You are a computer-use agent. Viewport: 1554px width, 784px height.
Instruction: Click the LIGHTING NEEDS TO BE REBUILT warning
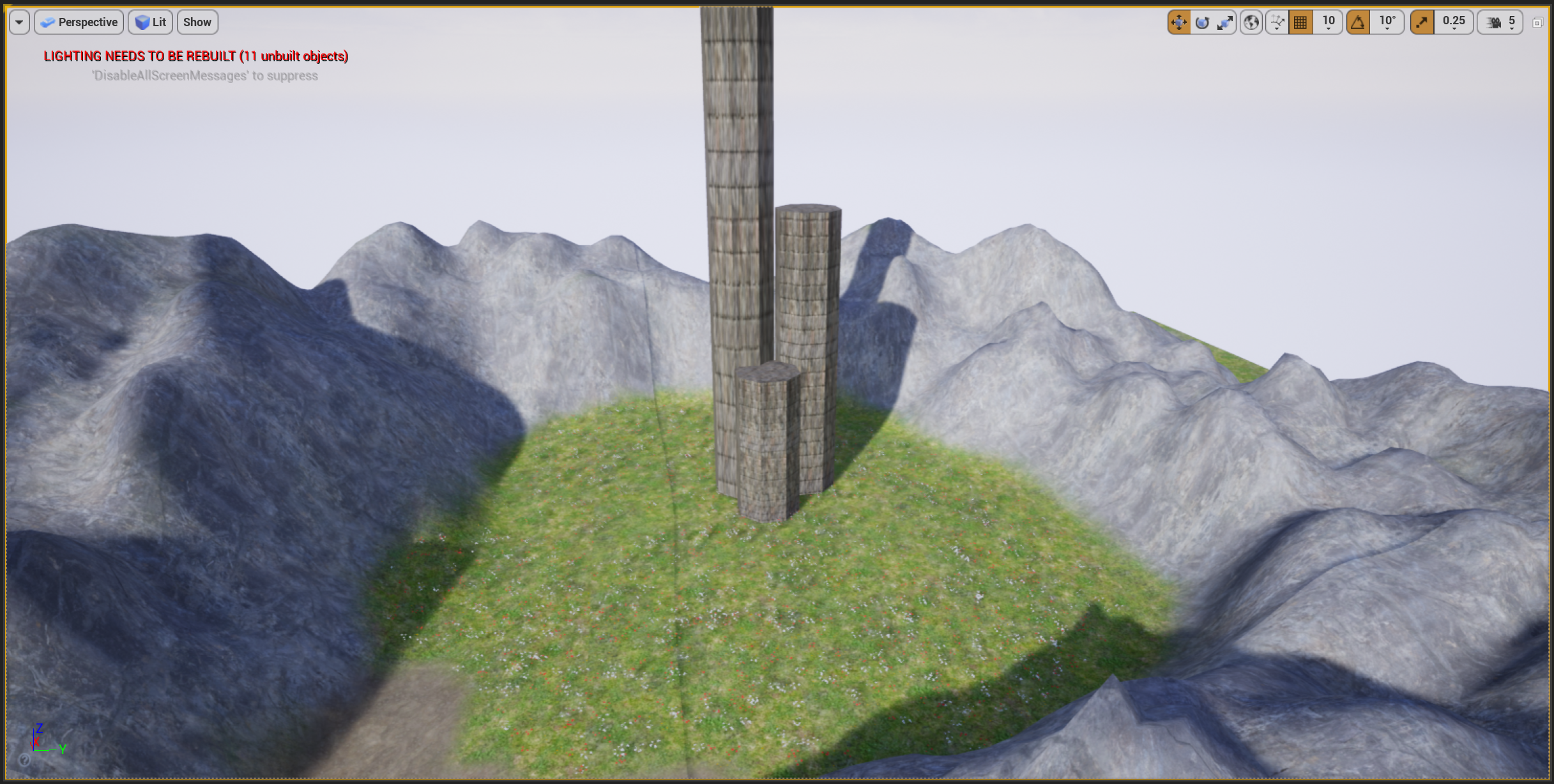(195, 56)
